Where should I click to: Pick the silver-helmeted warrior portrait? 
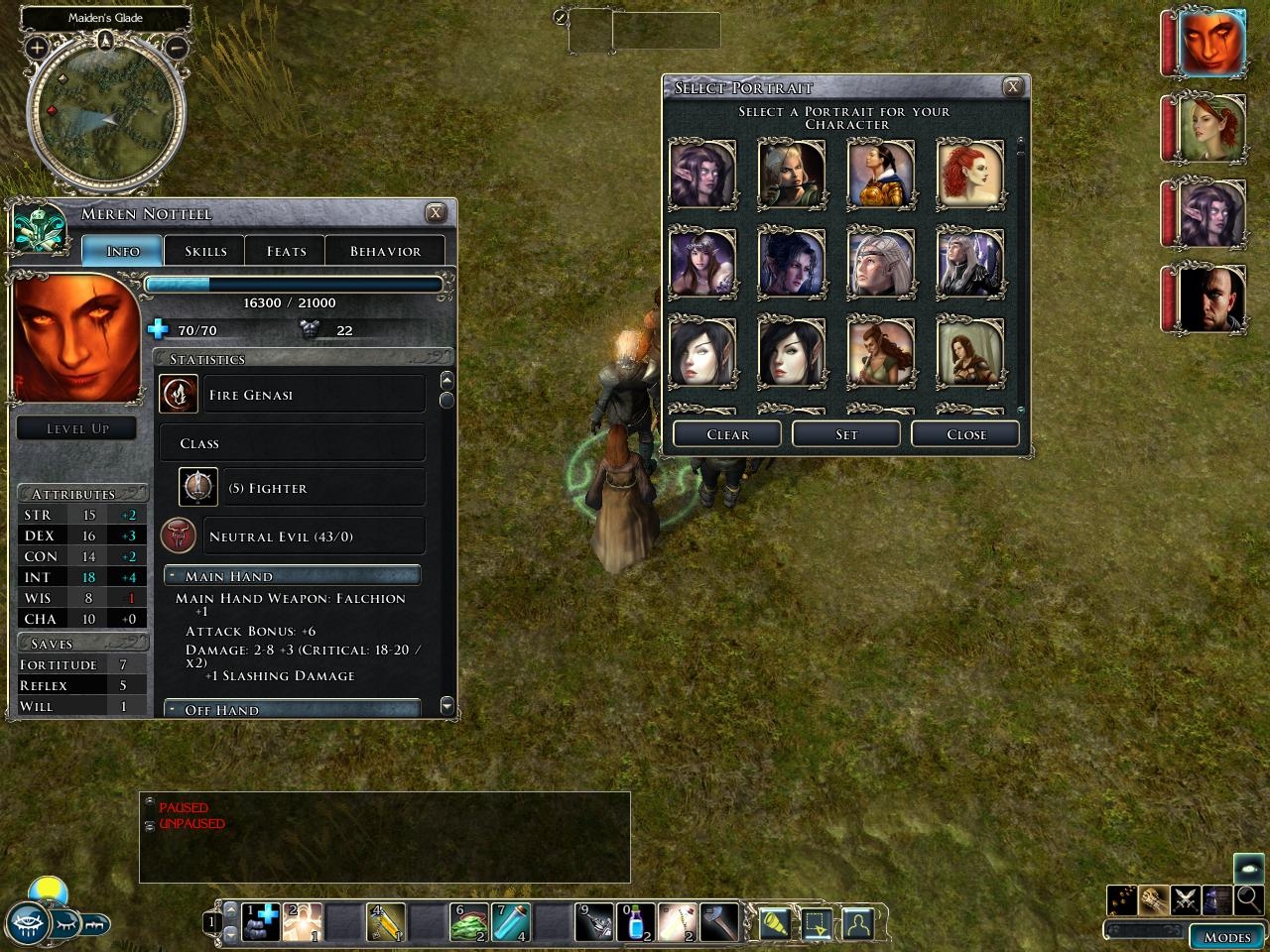(x=880, y=264)
